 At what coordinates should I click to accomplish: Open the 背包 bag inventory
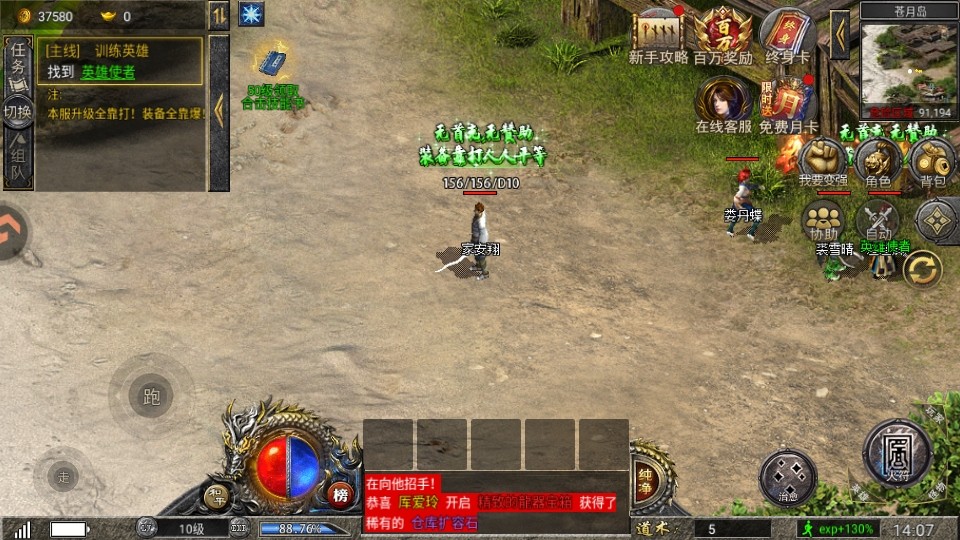932,160
